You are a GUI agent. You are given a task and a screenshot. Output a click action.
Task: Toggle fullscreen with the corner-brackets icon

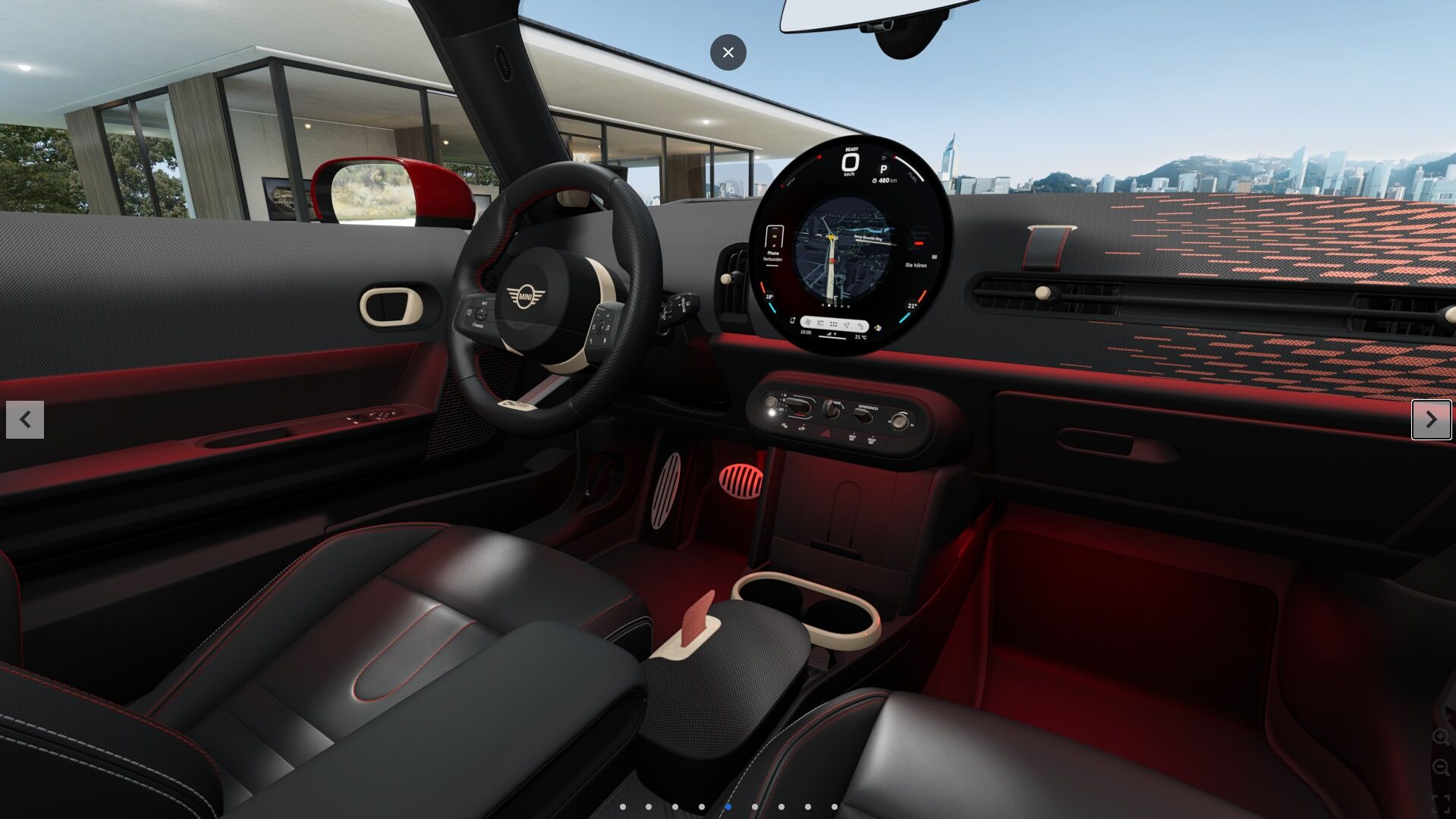1440,804
